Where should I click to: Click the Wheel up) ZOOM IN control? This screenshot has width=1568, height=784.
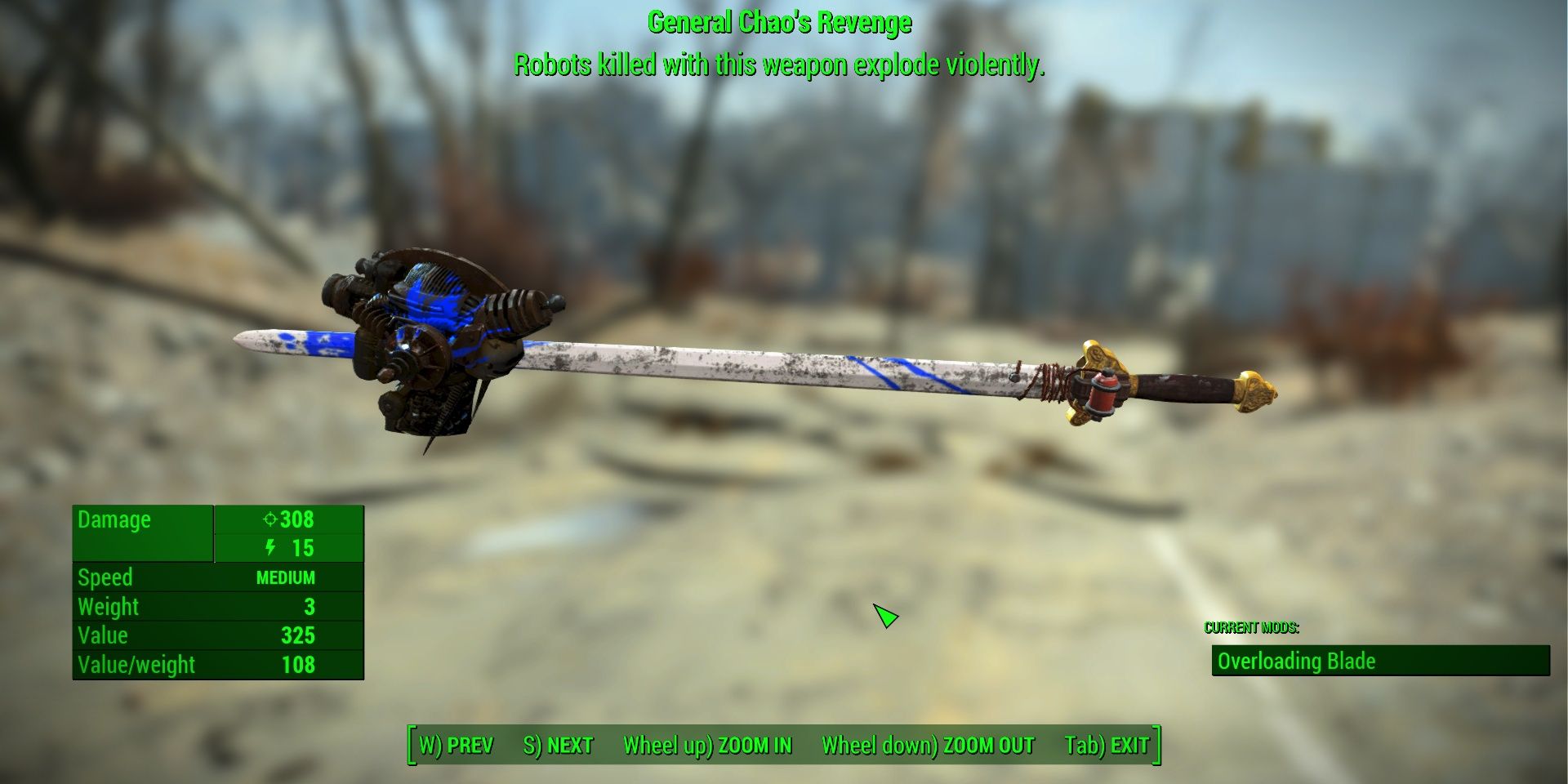(707, 745)
